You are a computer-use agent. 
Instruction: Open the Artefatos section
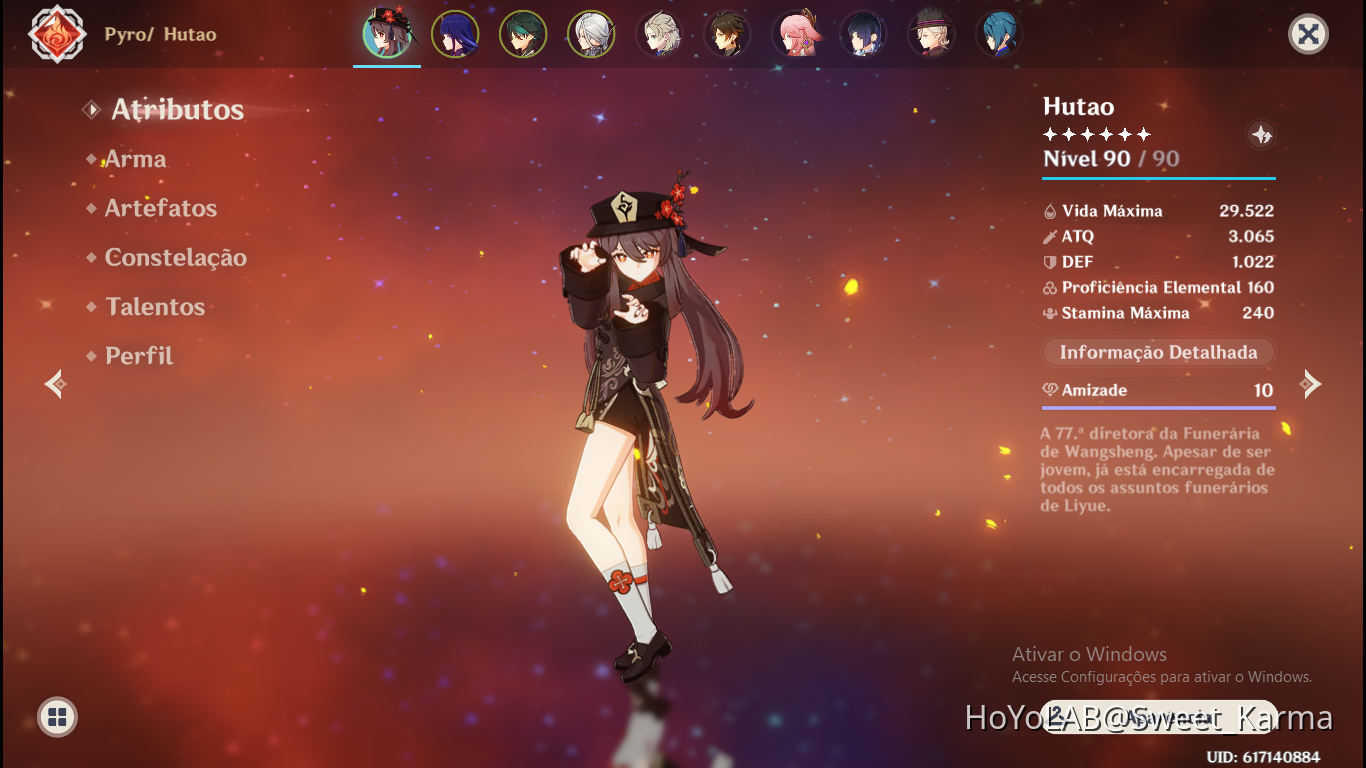coord(160,208)
